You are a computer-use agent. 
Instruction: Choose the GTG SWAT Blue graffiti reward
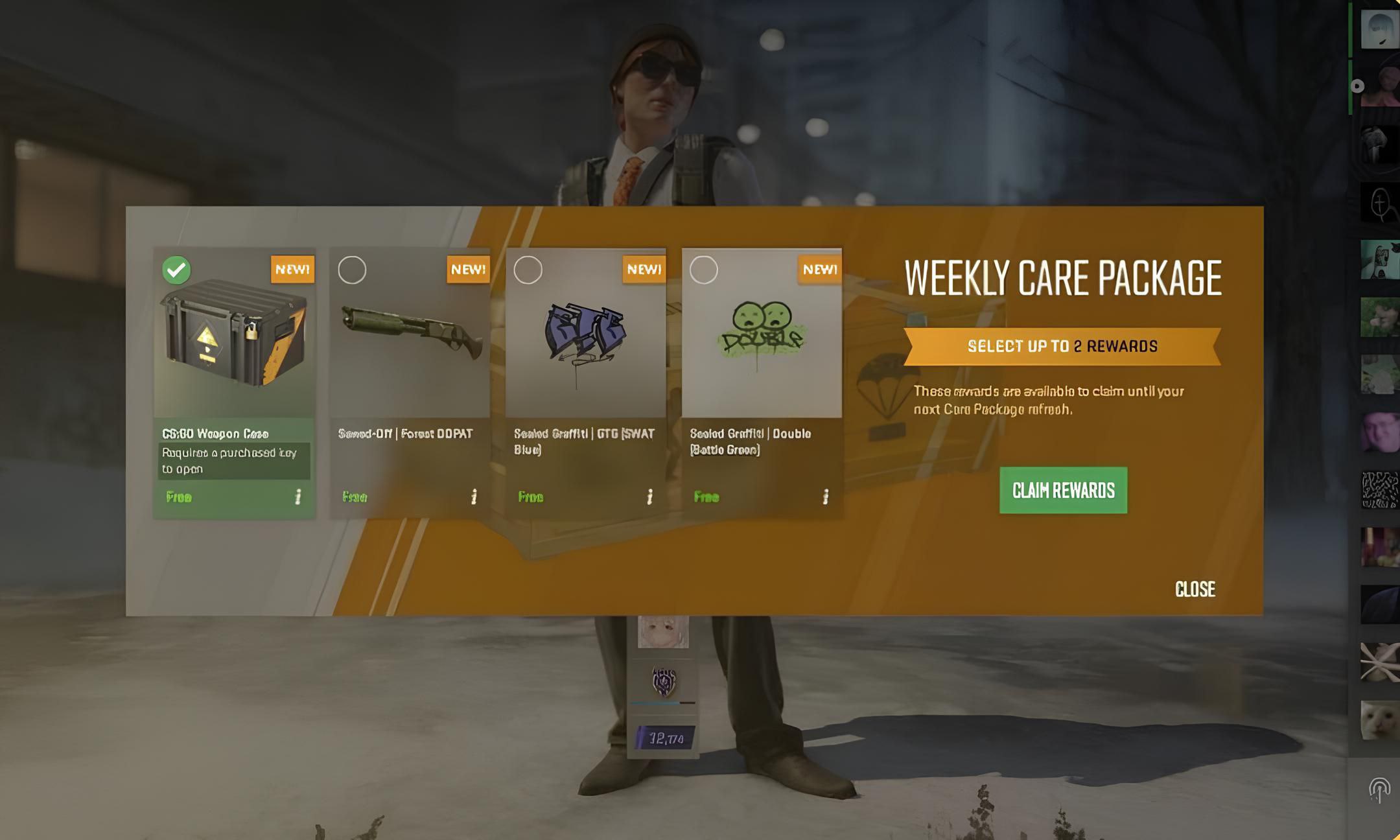[x=528, y=270]
